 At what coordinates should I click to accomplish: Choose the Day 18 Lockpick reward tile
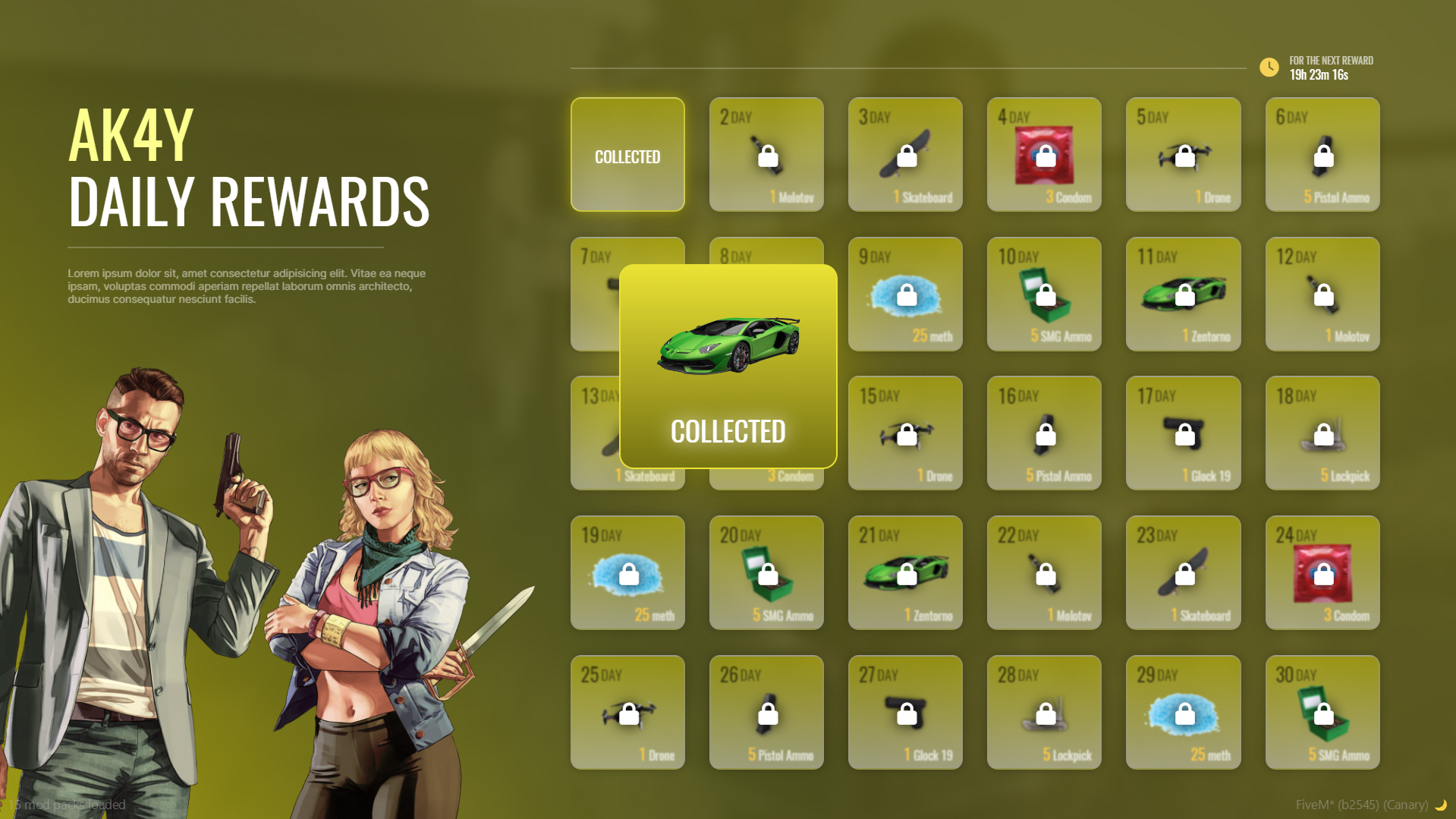pyautogui.click(x=1322, y=433)
